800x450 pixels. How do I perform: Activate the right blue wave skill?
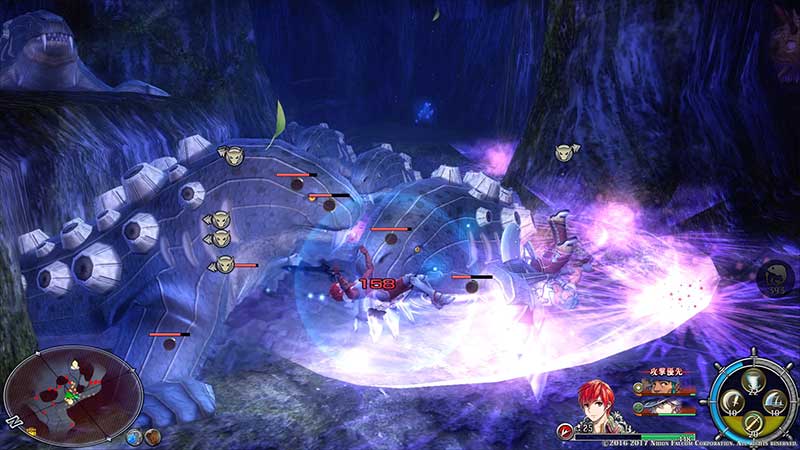pyautogui.click(x=775, y=401)
